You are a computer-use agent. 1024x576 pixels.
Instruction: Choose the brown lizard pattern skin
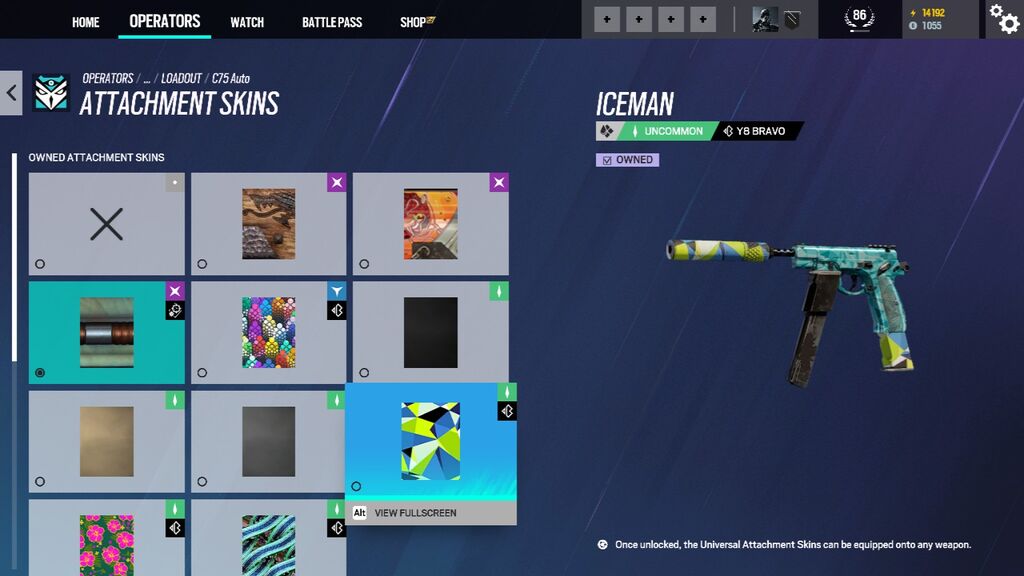click(268, 224)
